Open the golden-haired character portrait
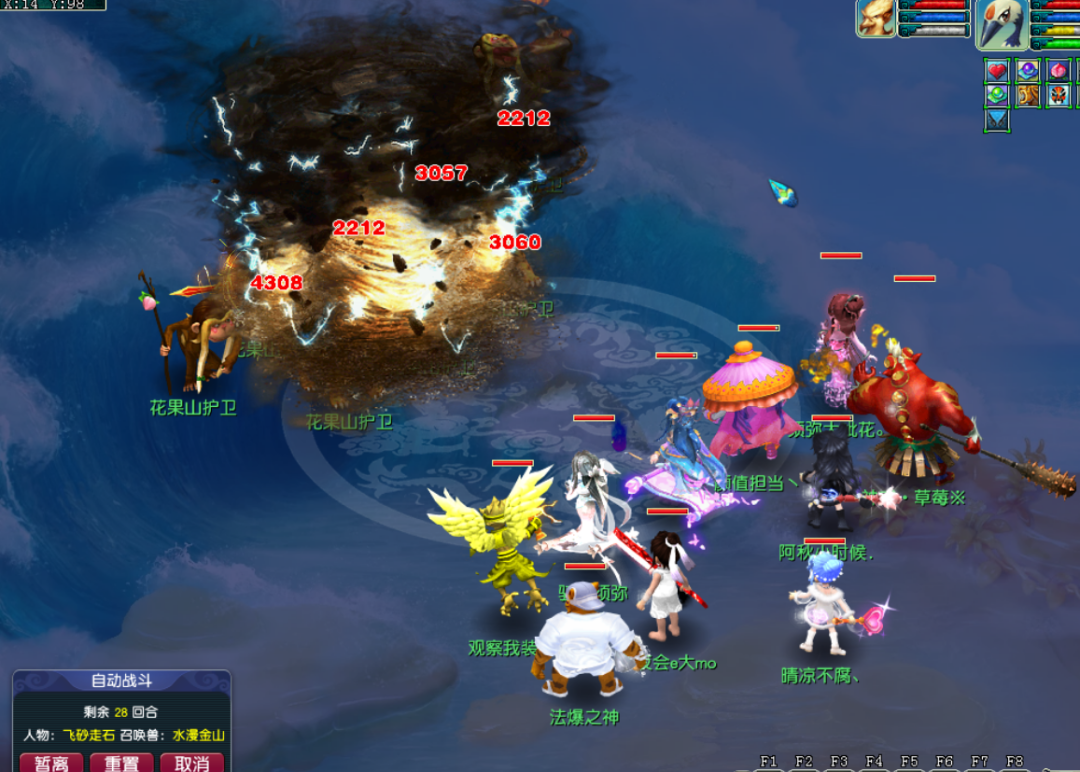1080x772 pixels. pos(876,19)
